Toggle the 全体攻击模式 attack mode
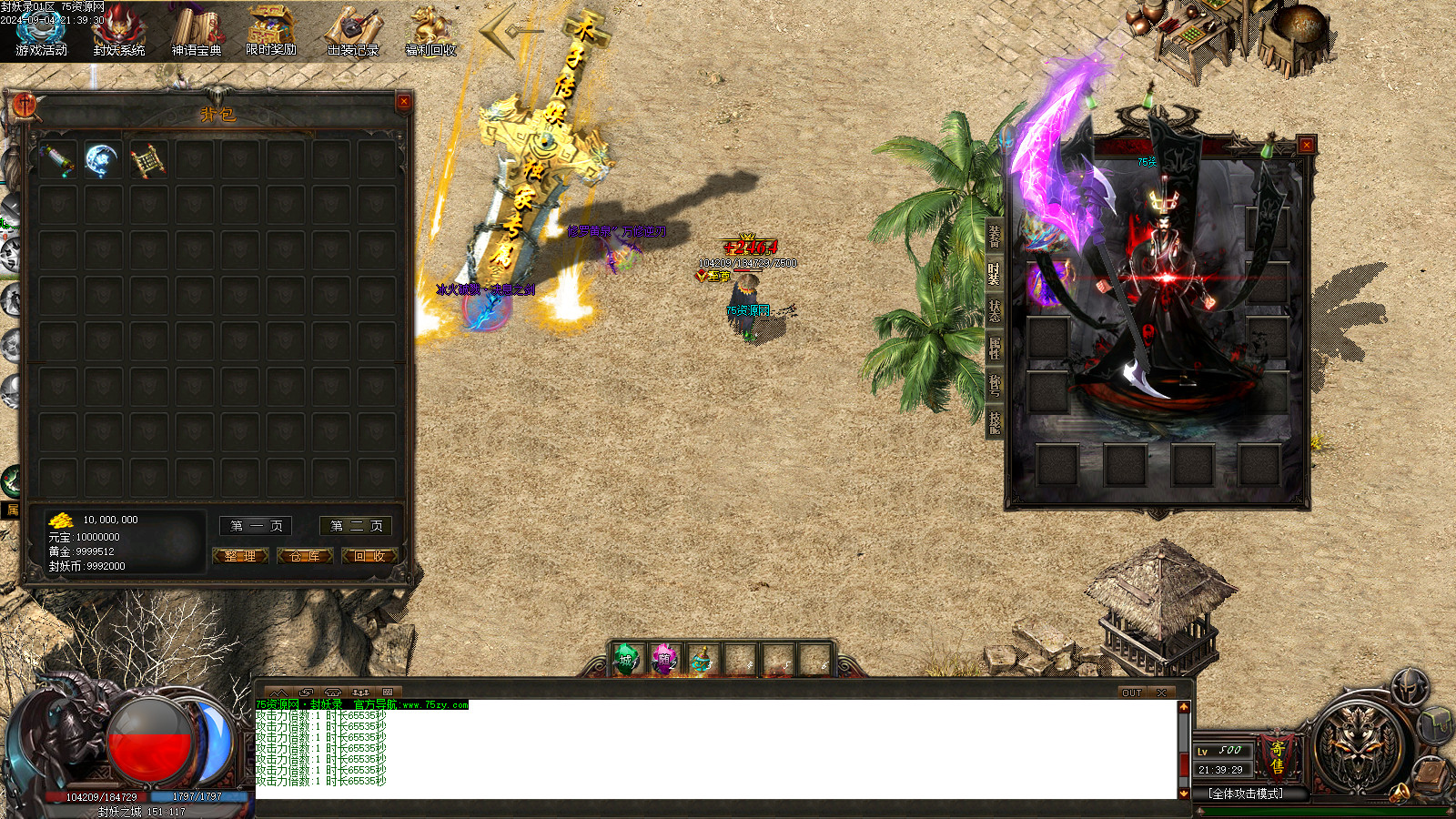Screen dimensions: 1456x819 pyautogui.click(x=1246, y=794)
